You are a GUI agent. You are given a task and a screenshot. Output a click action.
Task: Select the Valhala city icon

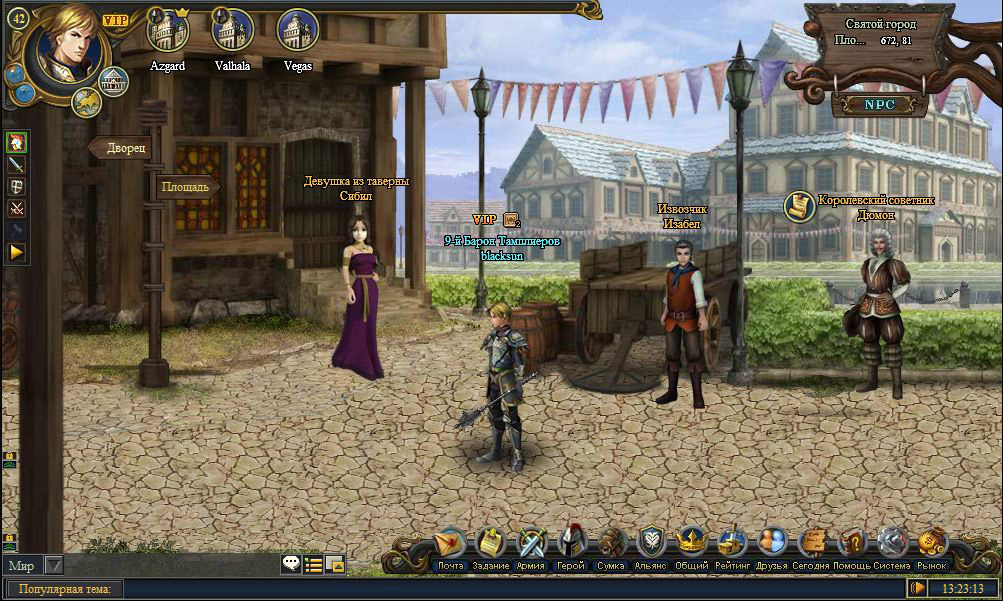(x=232, y=31)
